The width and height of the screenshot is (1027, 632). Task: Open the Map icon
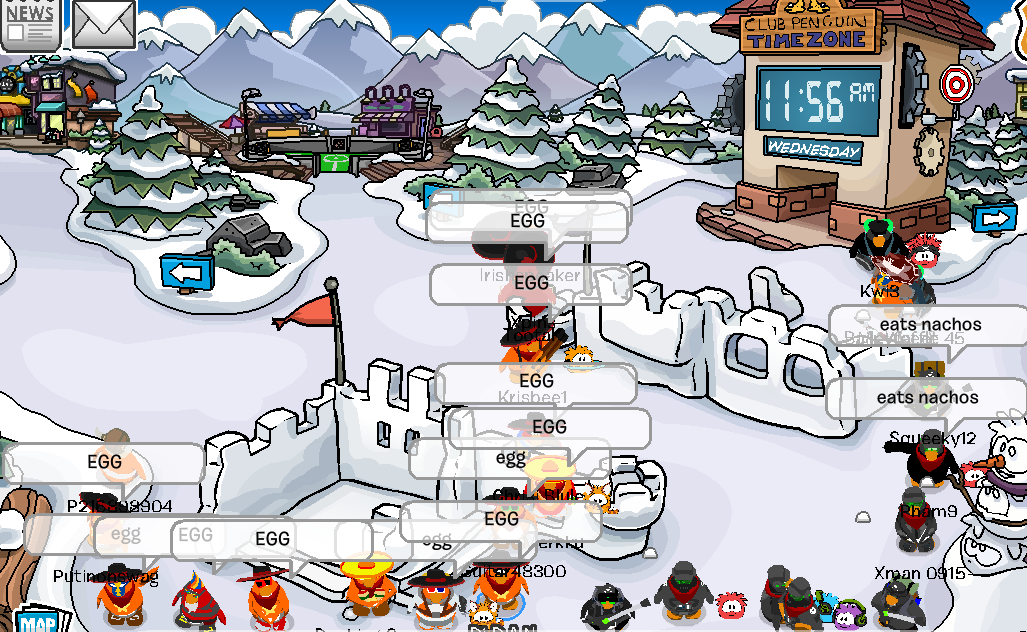pyautogui.click(x=37, y=621)
